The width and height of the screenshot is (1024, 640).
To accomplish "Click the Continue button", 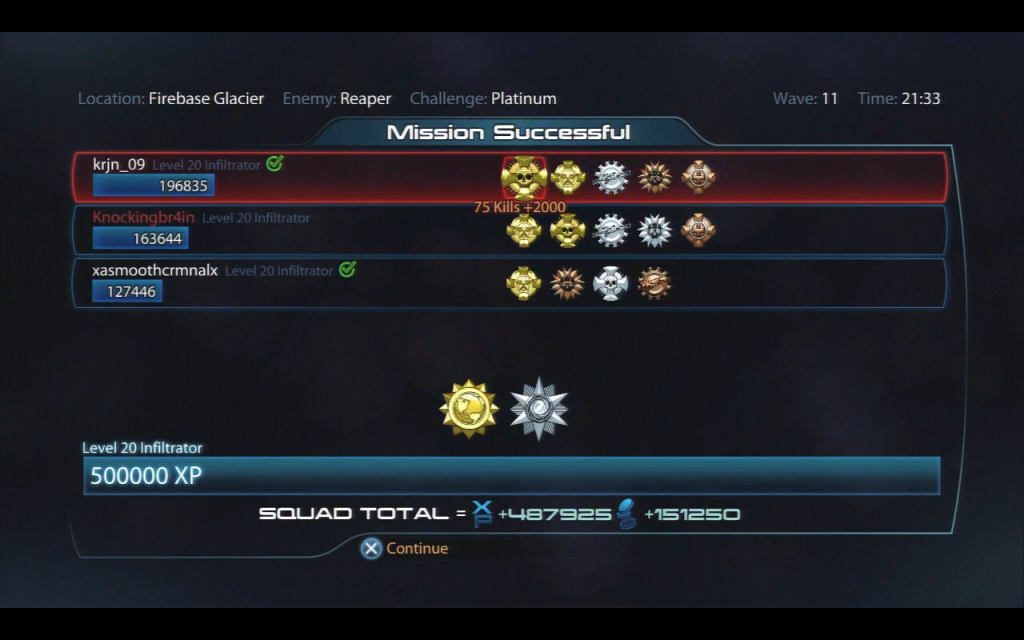I will pos(405,548).
